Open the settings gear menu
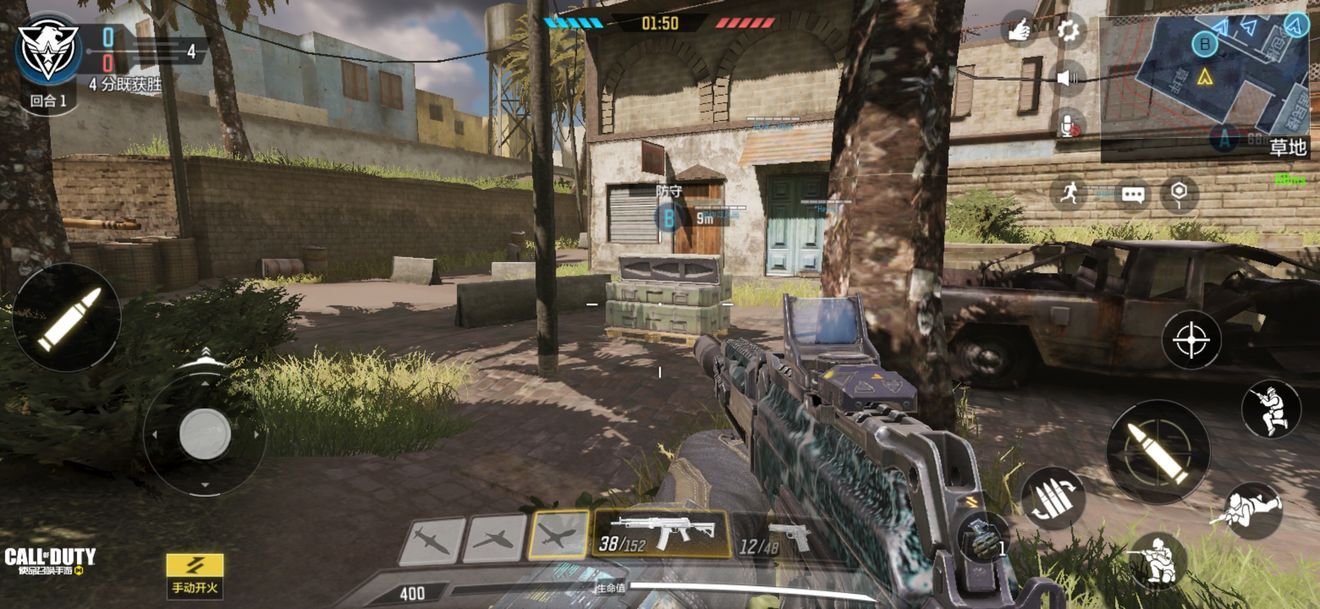1320x609 pixels. point(1069,30)
